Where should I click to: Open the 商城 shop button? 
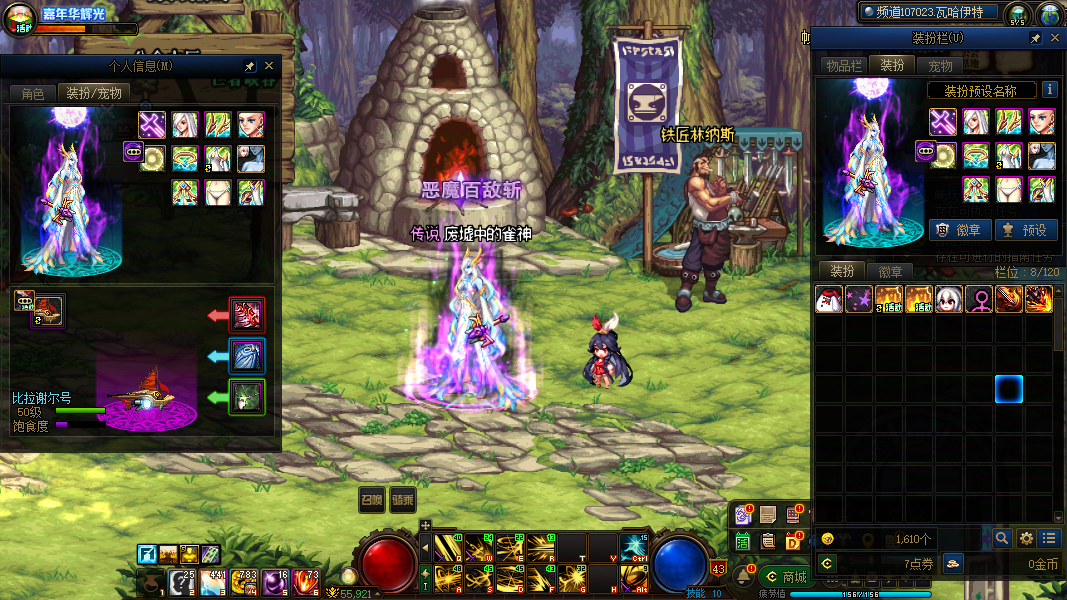tap(785, 577)
